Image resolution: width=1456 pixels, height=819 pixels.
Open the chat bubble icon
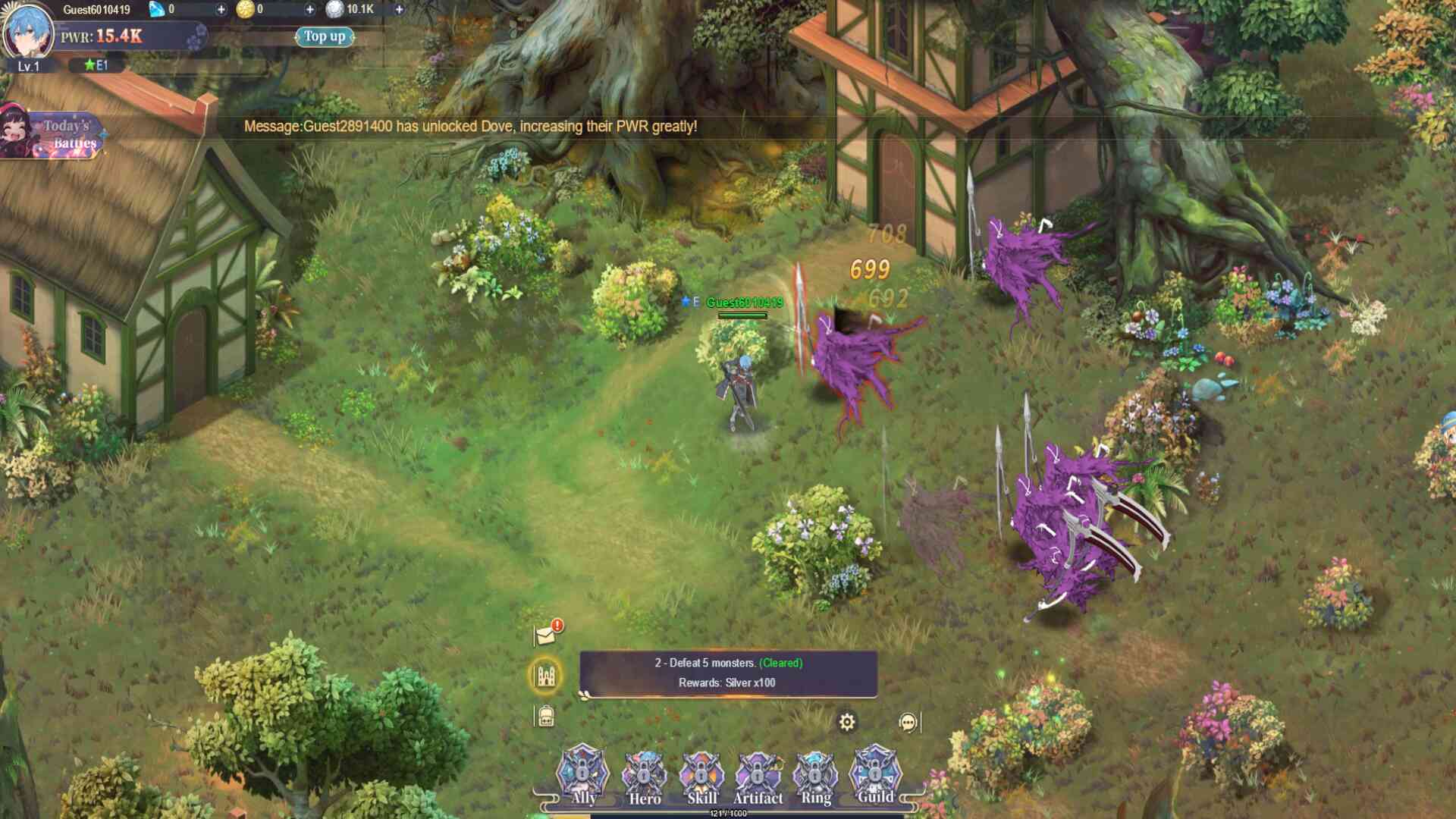(908, 722)
